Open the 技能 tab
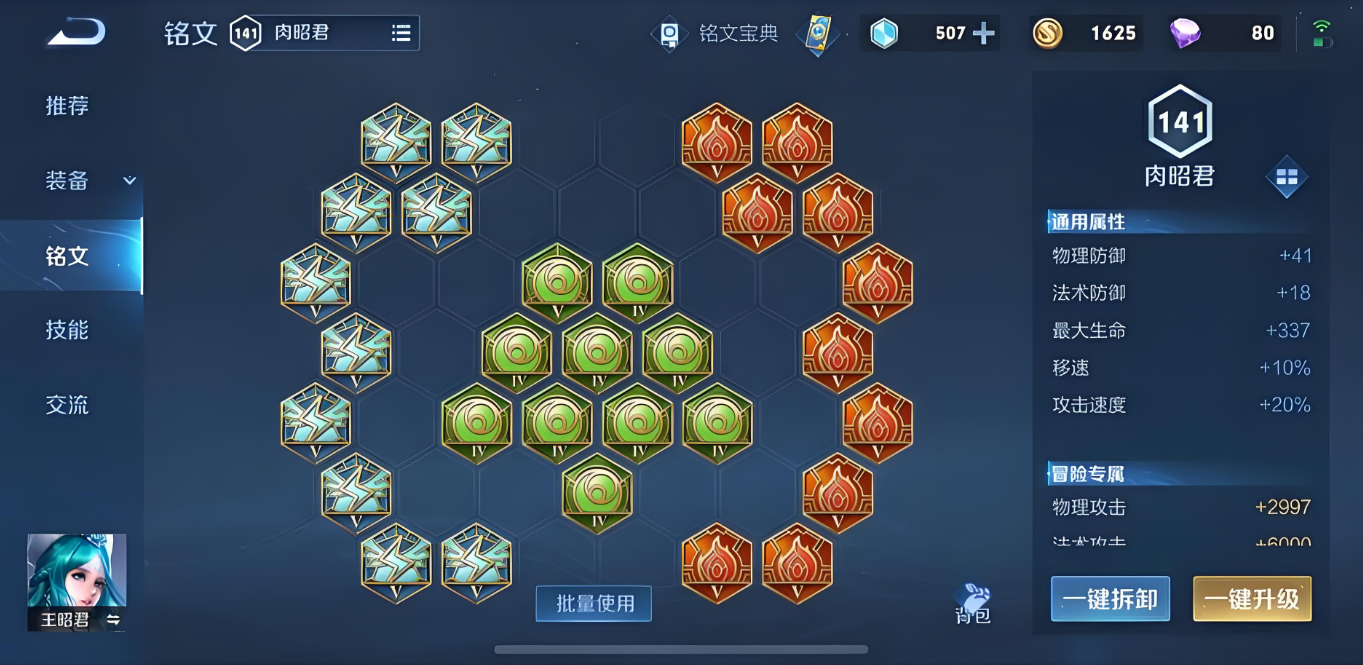The height and width of the screenshot is (665, 1363). point(67,330)
